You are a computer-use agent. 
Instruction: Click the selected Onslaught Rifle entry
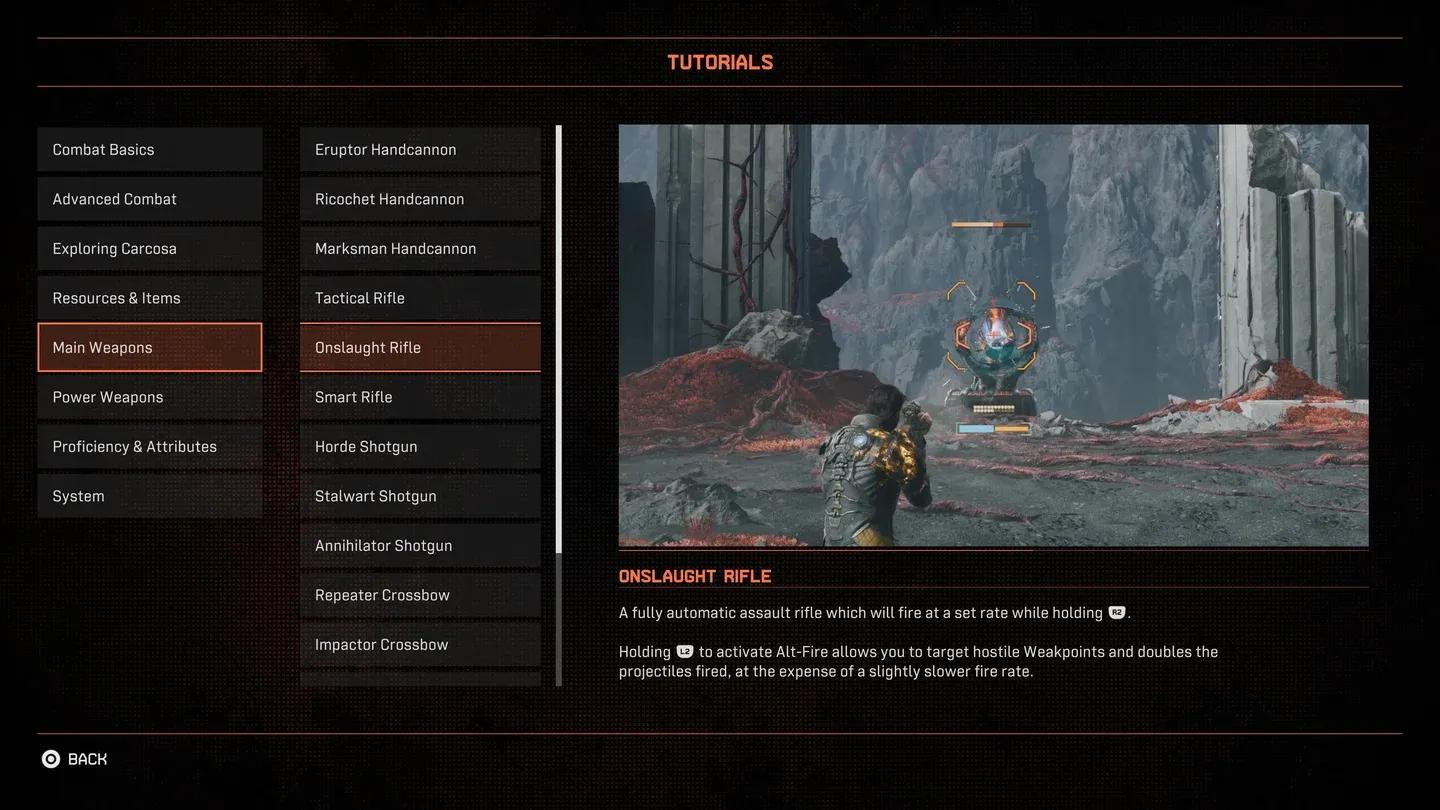(419, 346)
